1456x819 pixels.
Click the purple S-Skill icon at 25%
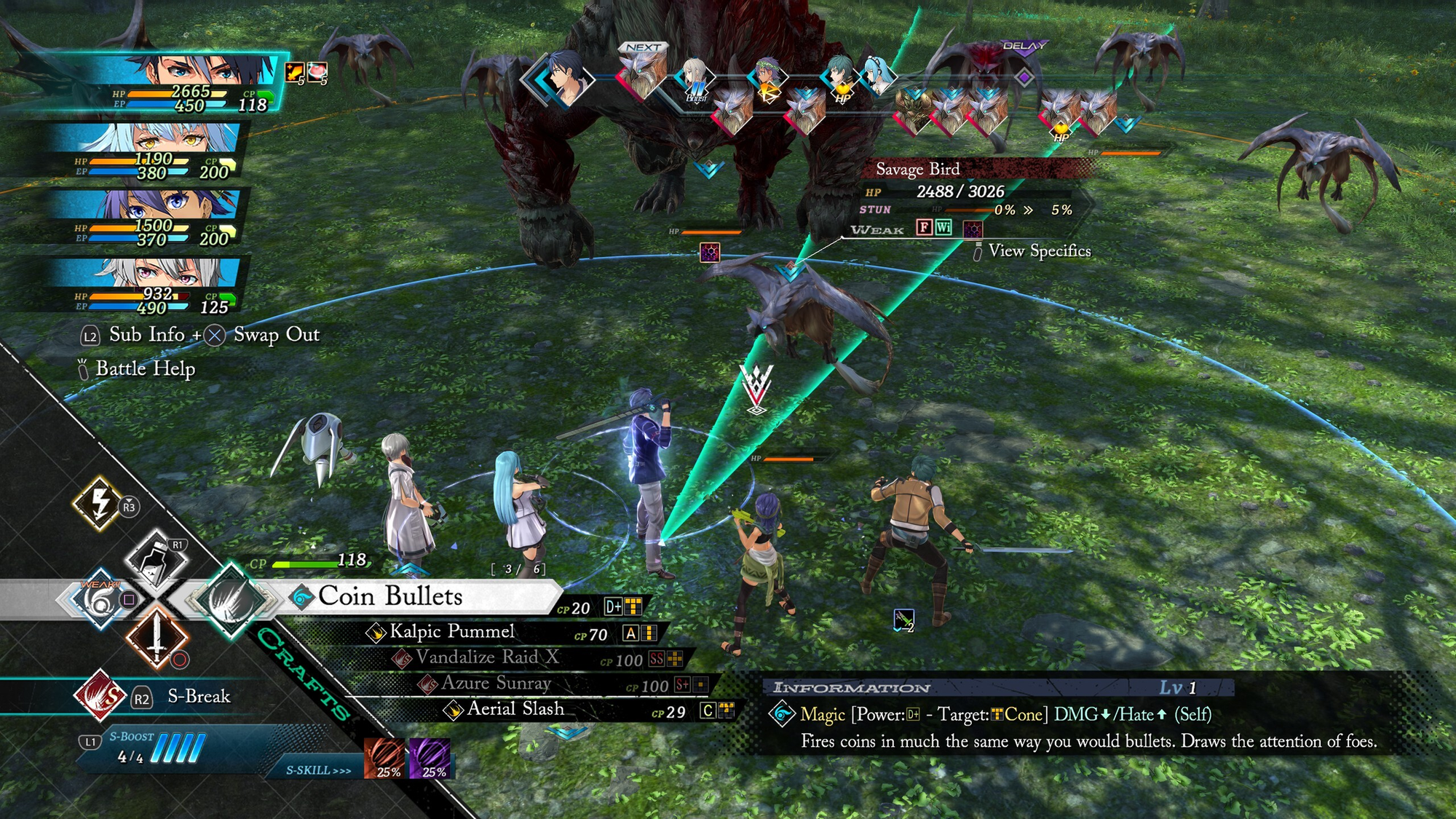[430, 759]
